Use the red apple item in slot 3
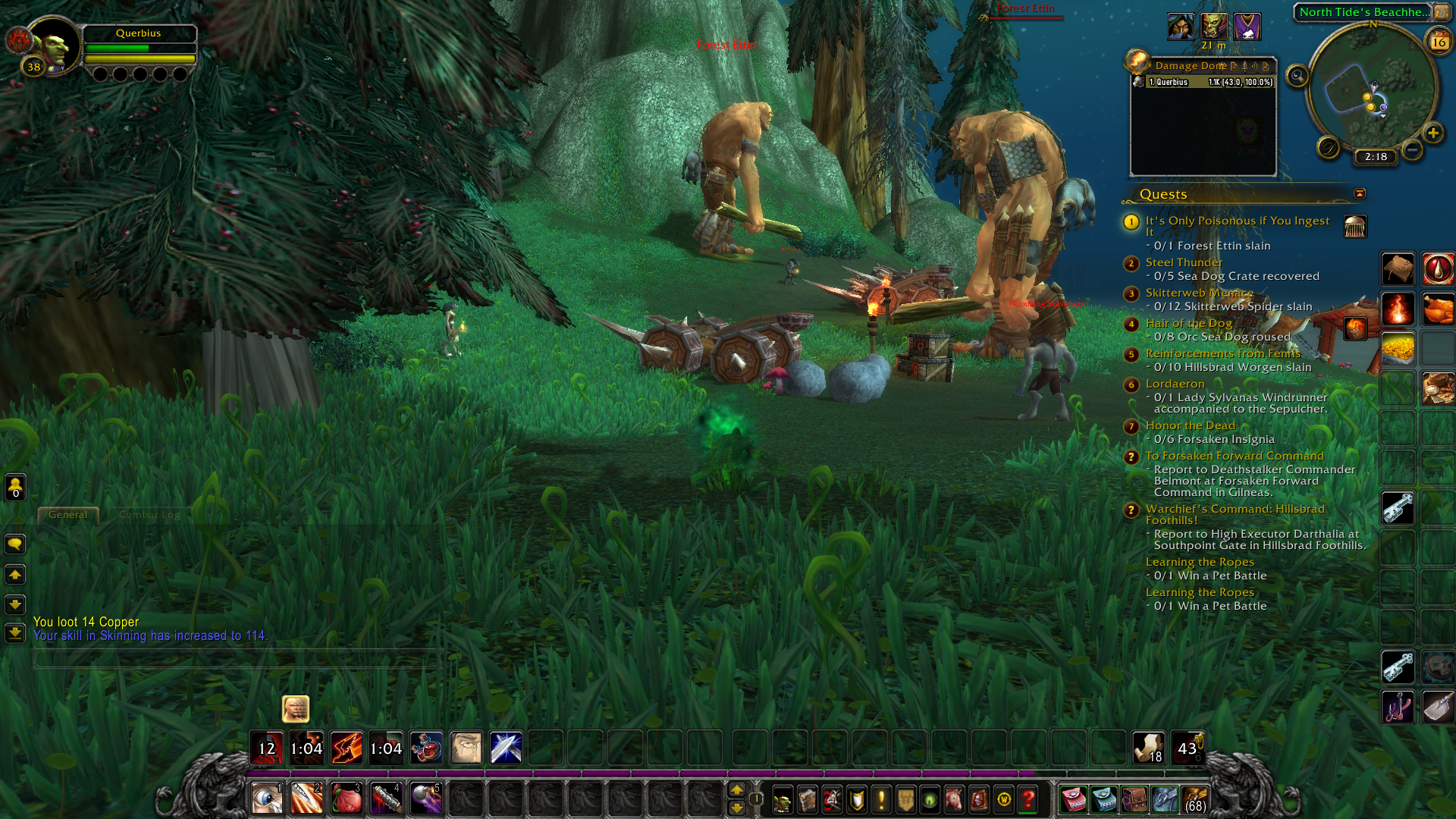 point(347,799)
